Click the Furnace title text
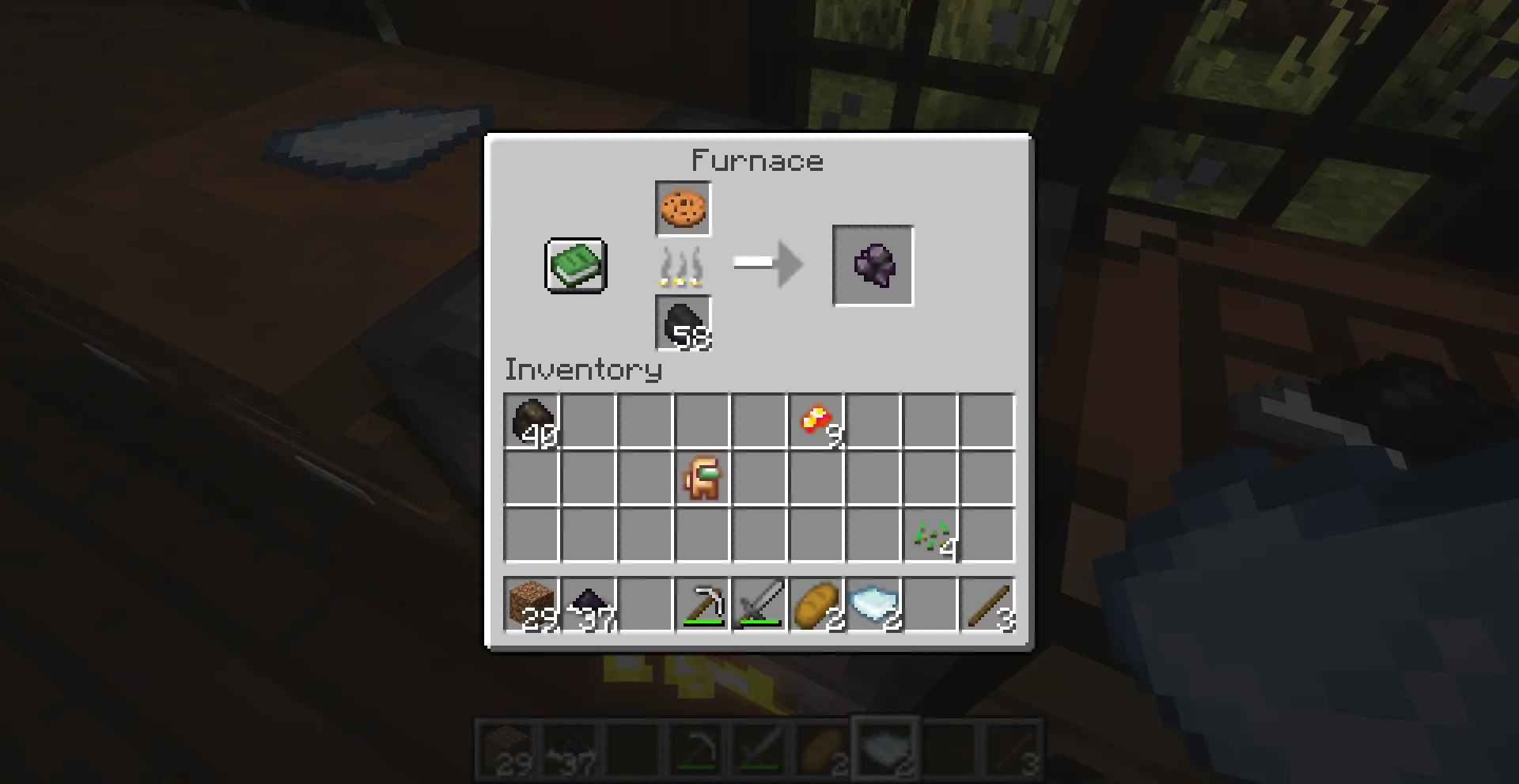 click(757, 161)
